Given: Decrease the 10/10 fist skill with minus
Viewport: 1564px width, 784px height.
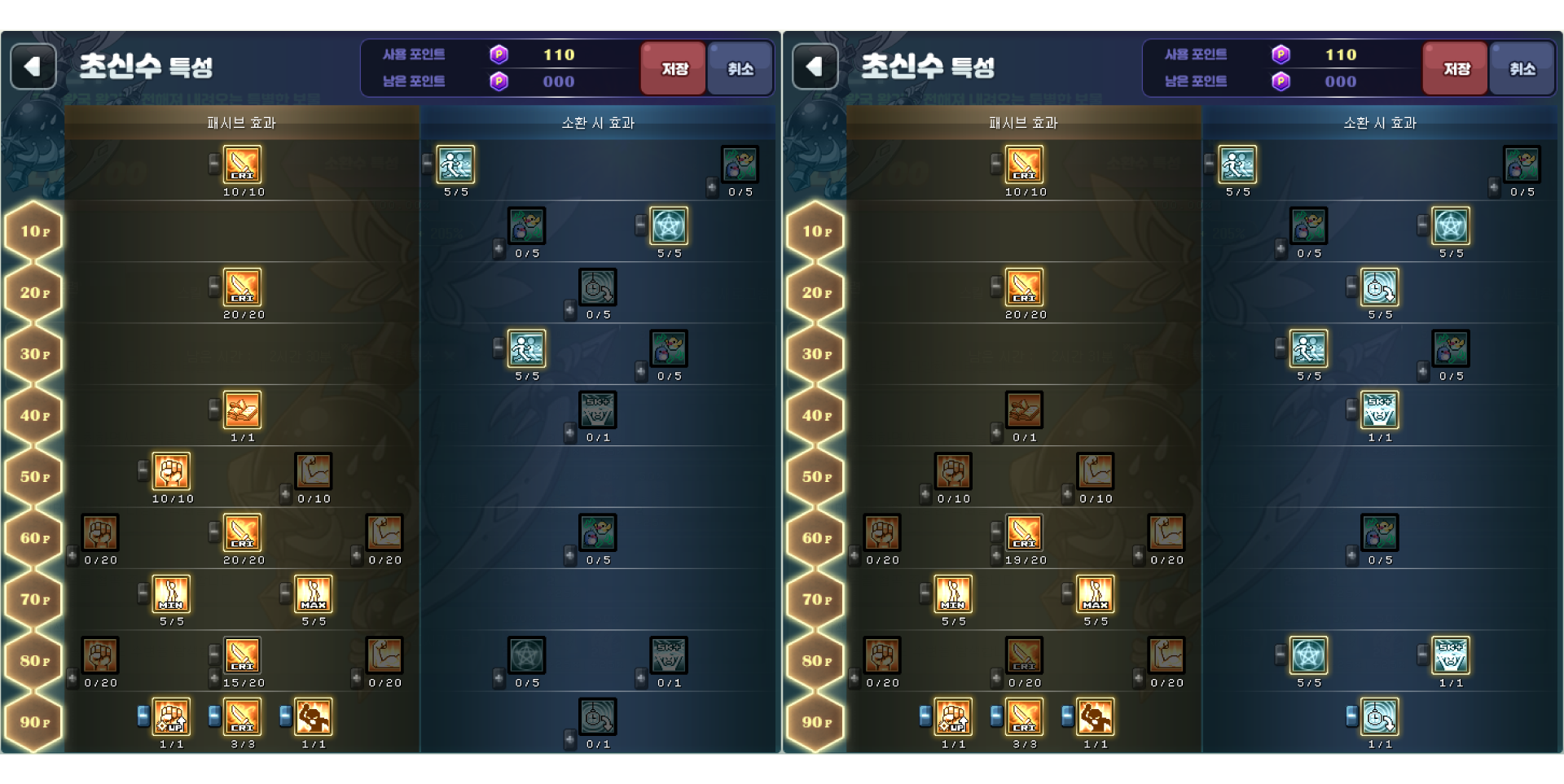Looking at the screenshot, I should click(143, 470).
